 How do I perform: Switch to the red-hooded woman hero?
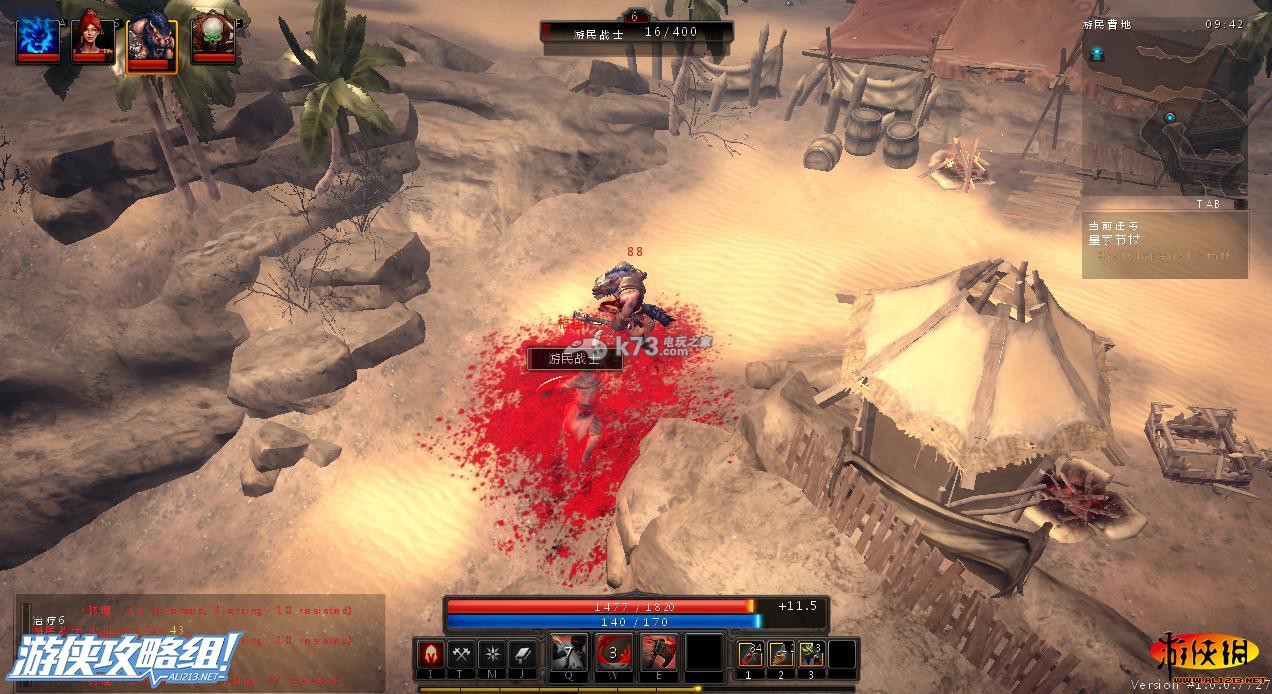(91, 38)
